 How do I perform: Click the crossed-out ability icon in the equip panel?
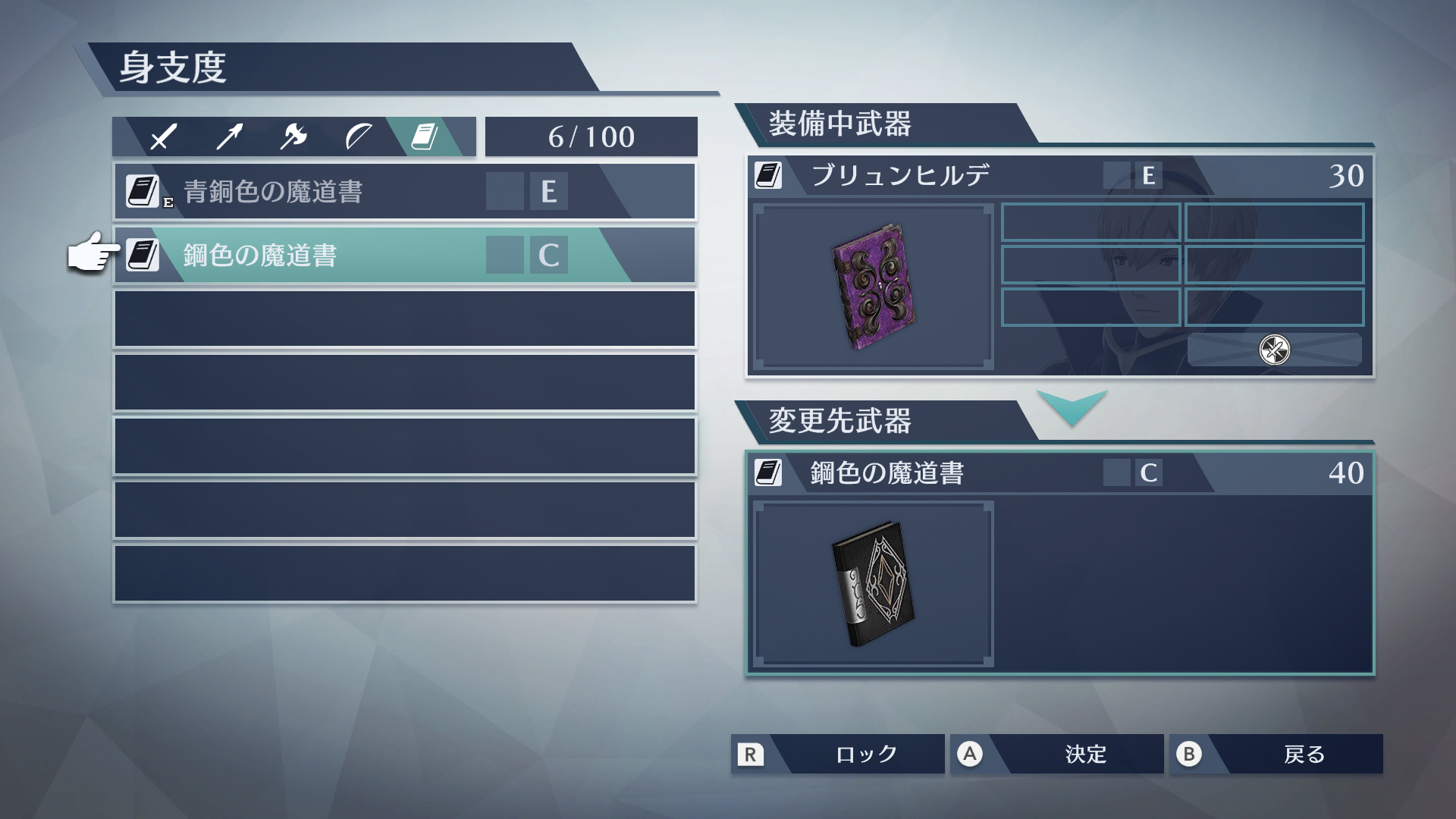point(1275,350)
